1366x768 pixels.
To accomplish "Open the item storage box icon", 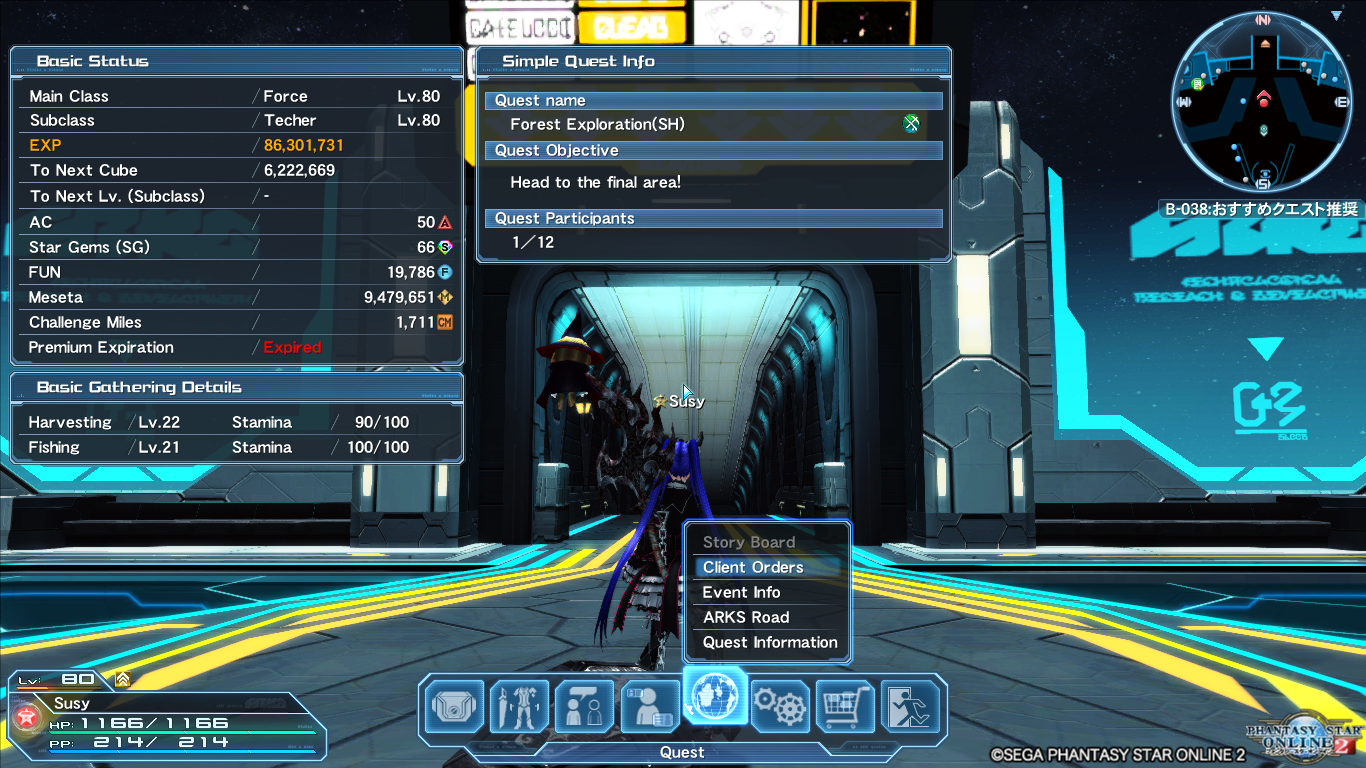I will click(453, 706).
